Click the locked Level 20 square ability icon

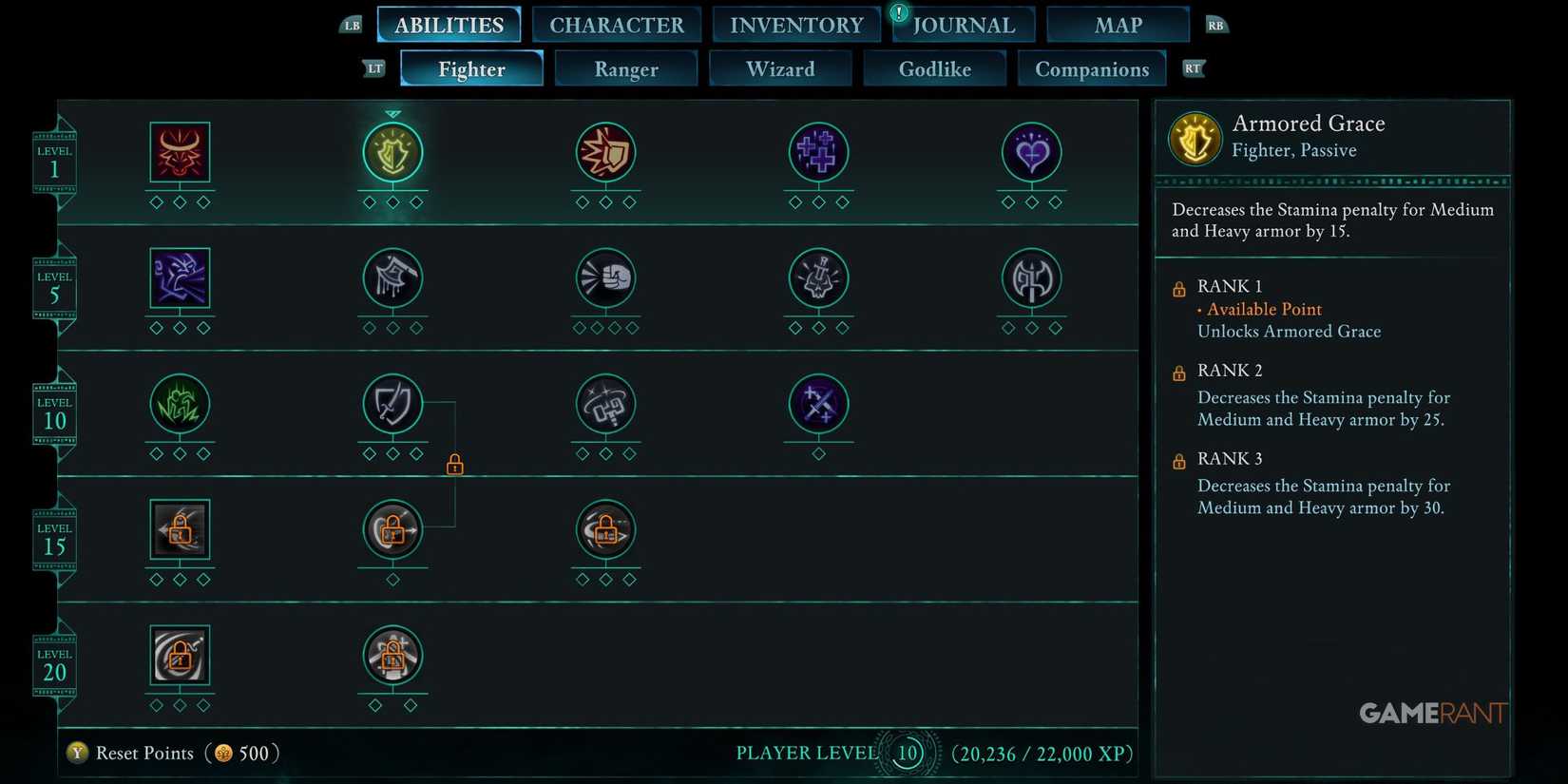pos(179,656)
